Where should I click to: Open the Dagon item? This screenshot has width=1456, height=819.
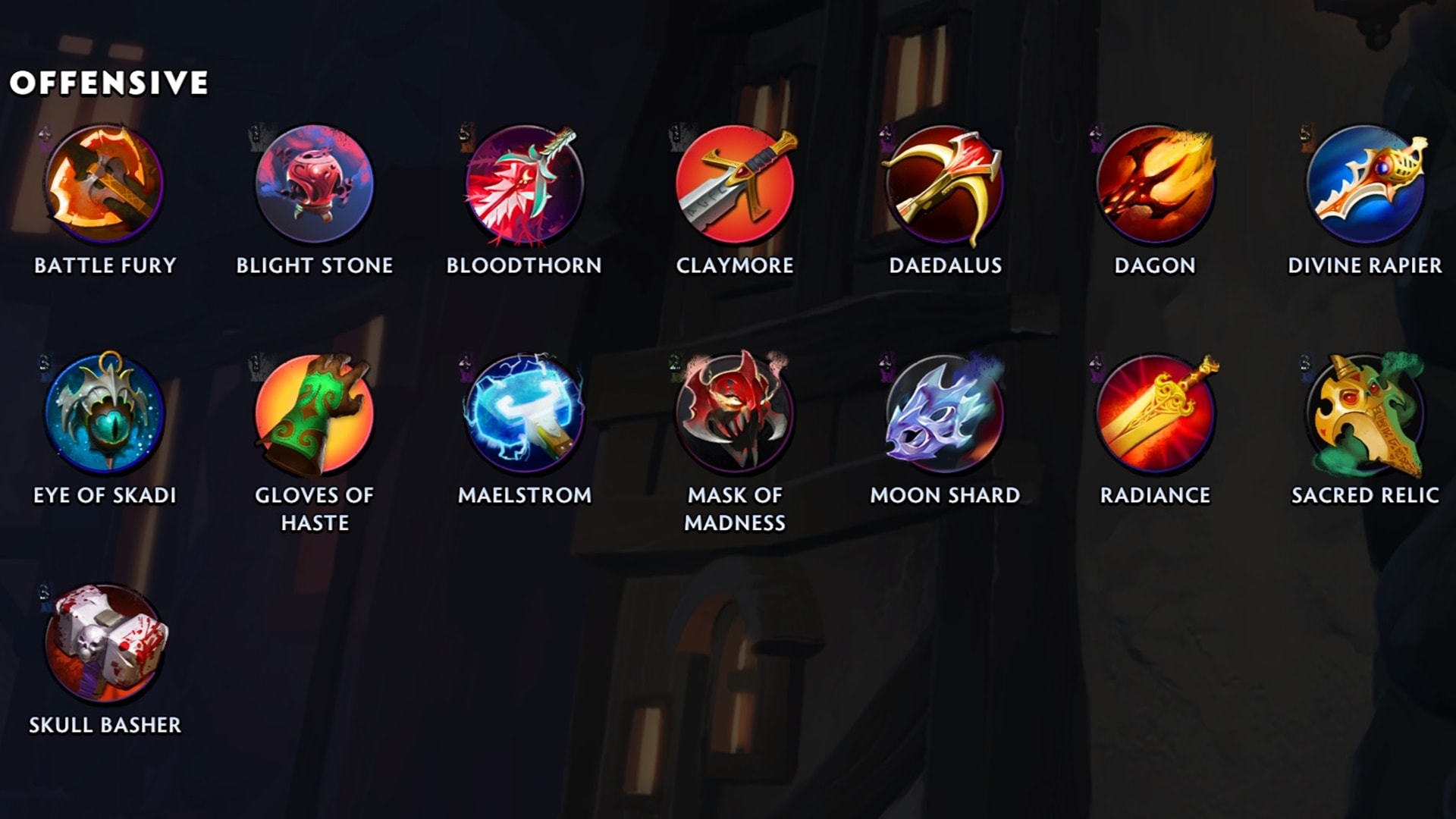(1155, 184)
